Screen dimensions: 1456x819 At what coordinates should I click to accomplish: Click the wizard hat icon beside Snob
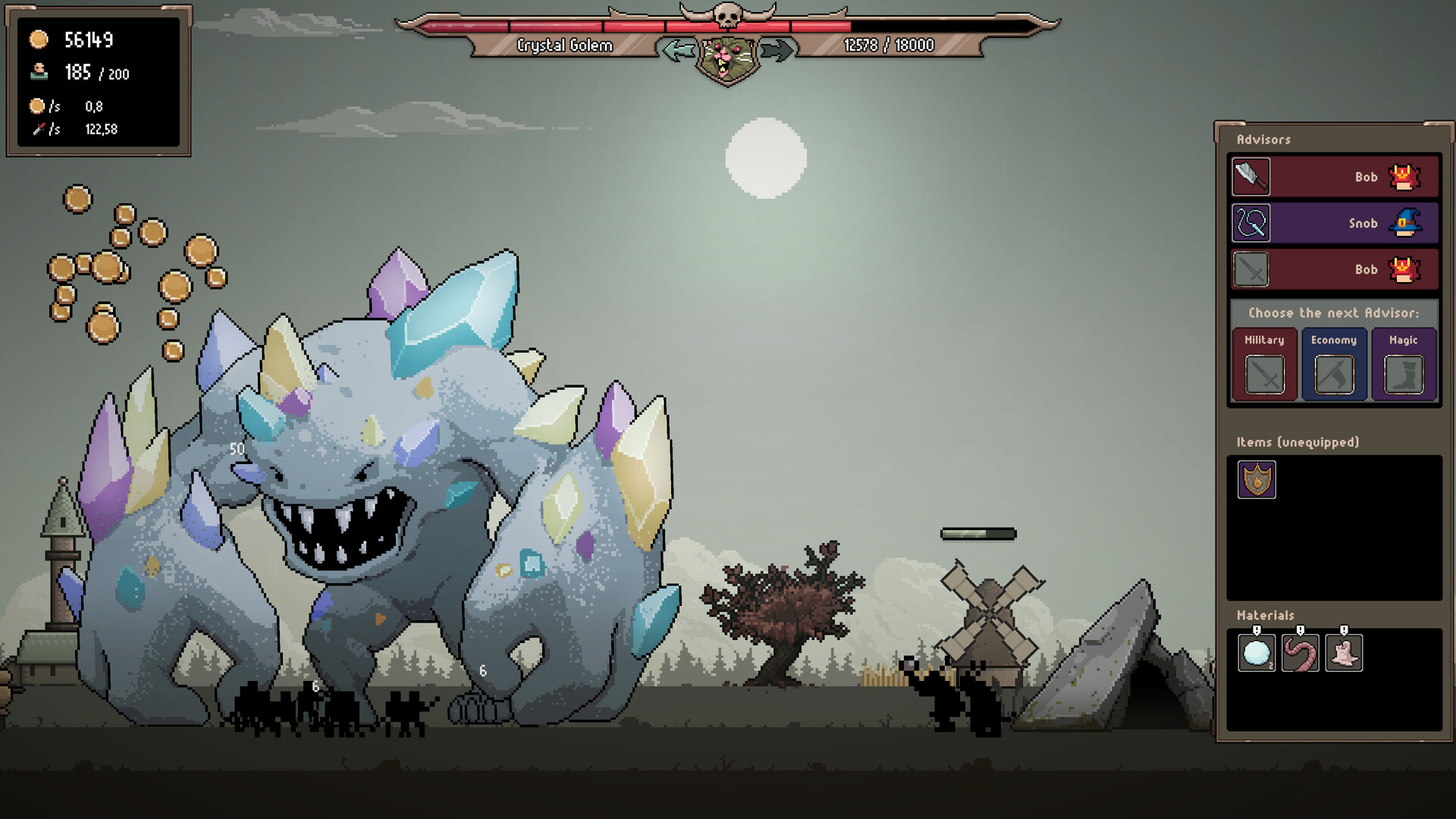pyautogui.click(x=1404, y=223)
